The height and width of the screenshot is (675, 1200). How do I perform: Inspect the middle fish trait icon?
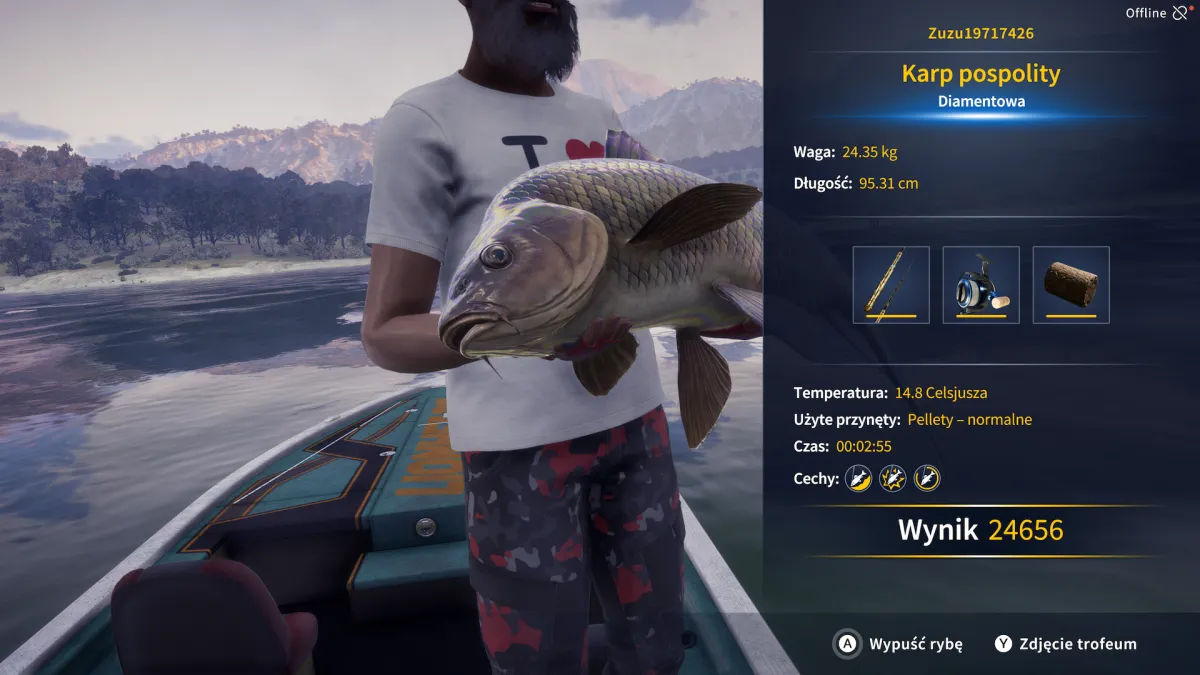coord(892,478)
